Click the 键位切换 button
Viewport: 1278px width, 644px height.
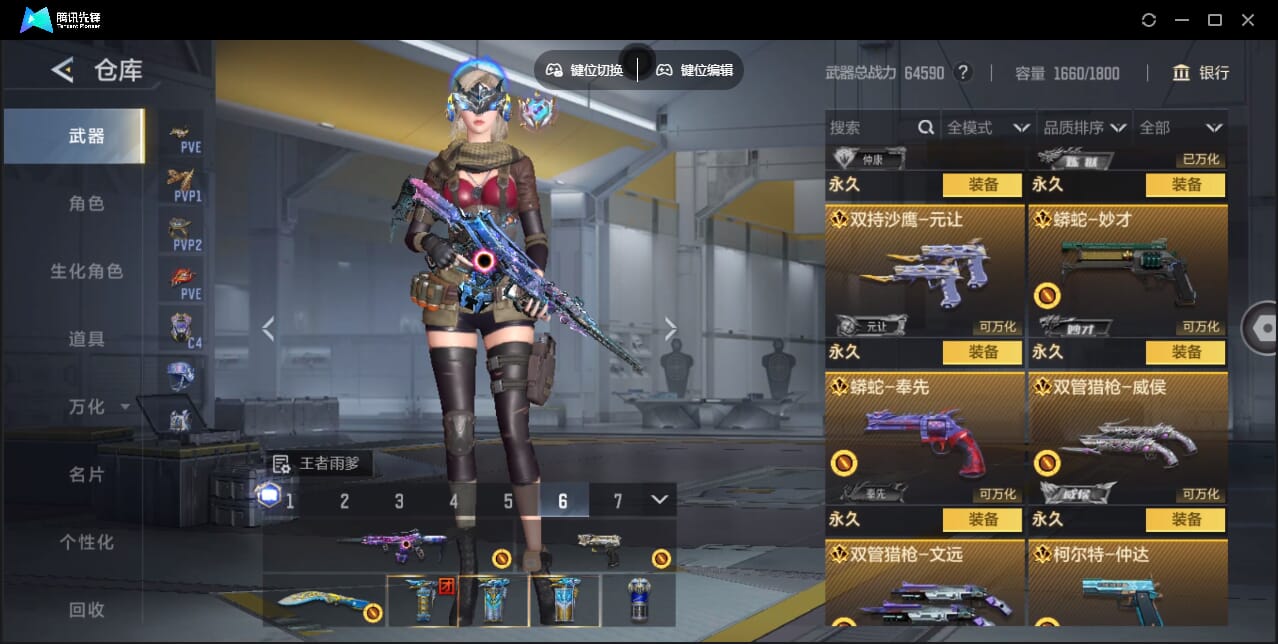pyautogui.click(x=585, y=70)
